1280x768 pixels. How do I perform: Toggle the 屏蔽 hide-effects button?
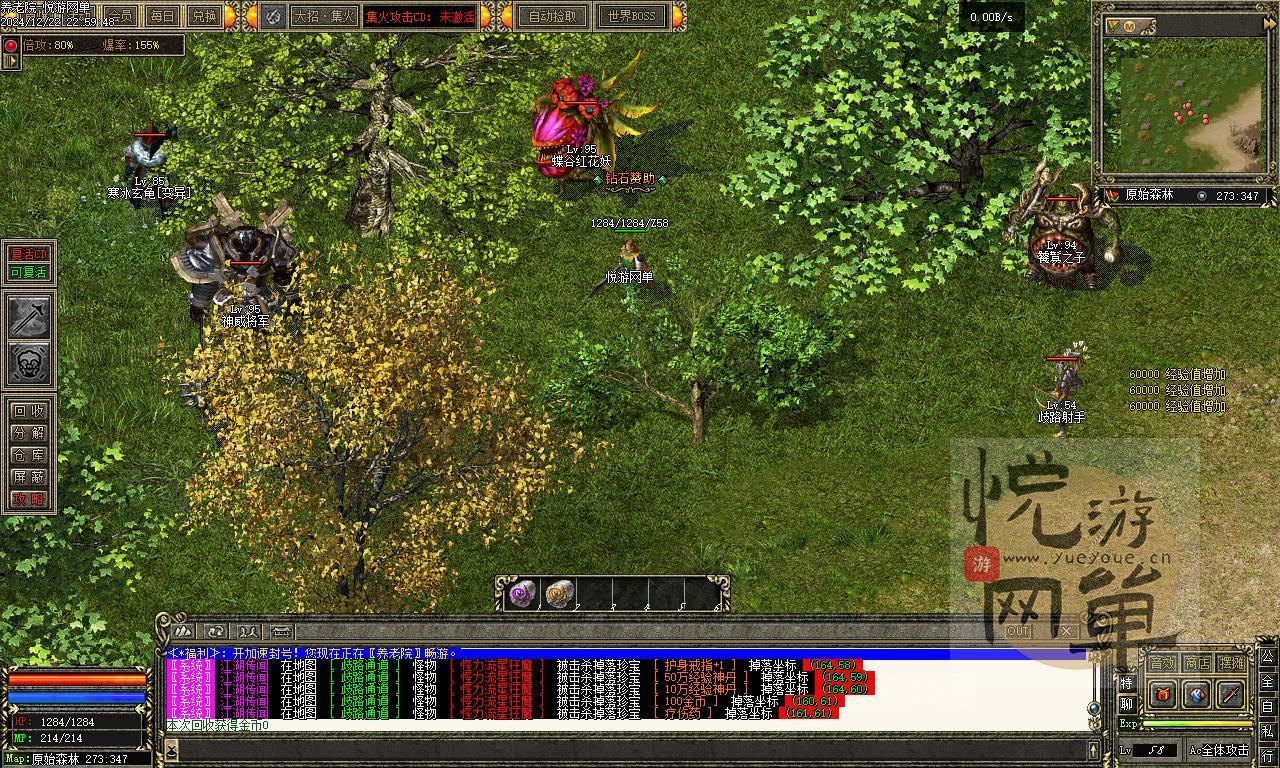click(x=28, y=477)
